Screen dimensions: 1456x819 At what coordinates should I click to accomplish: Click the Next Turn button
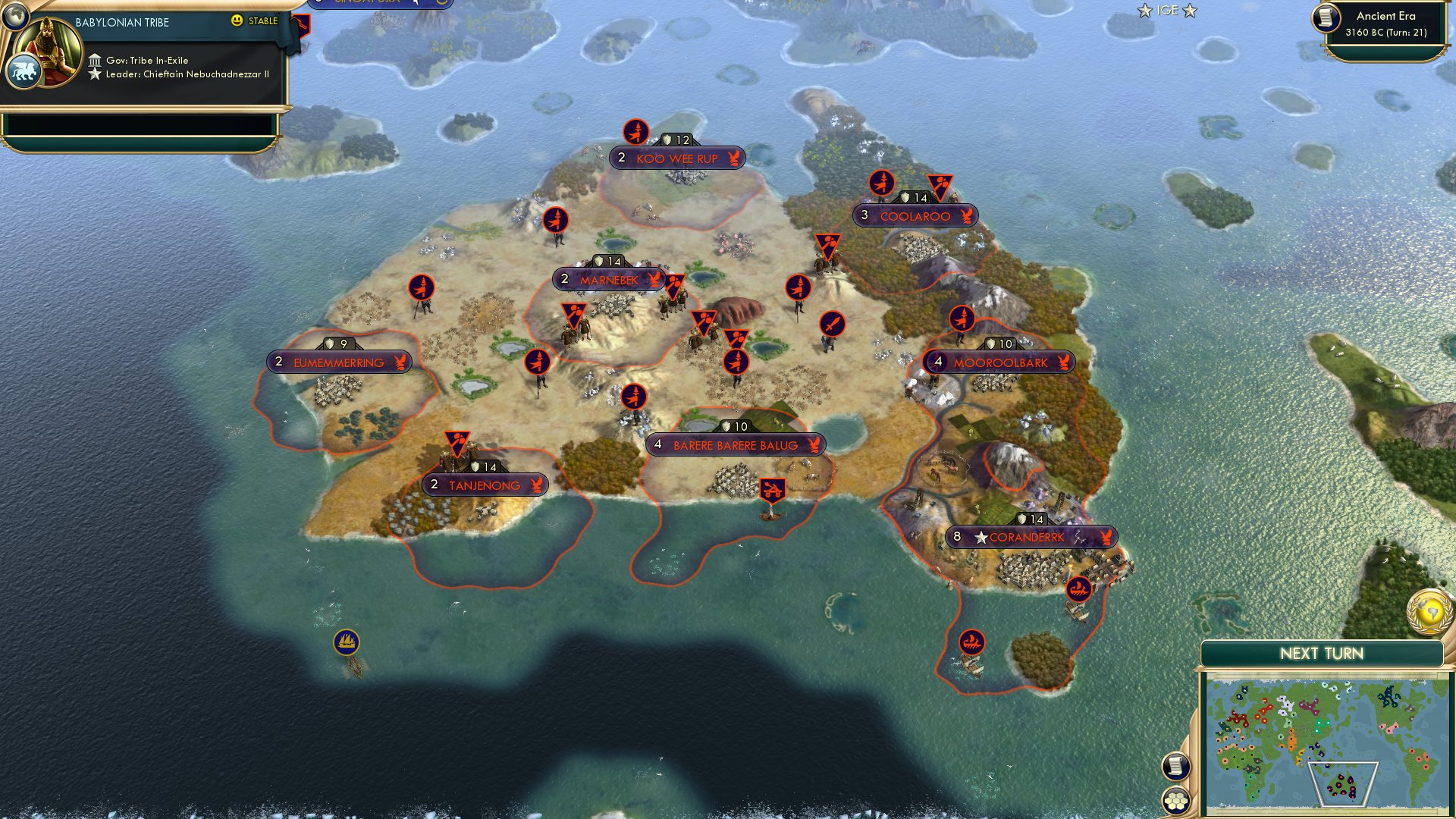pyautogui.click(x=1321, y=652)
